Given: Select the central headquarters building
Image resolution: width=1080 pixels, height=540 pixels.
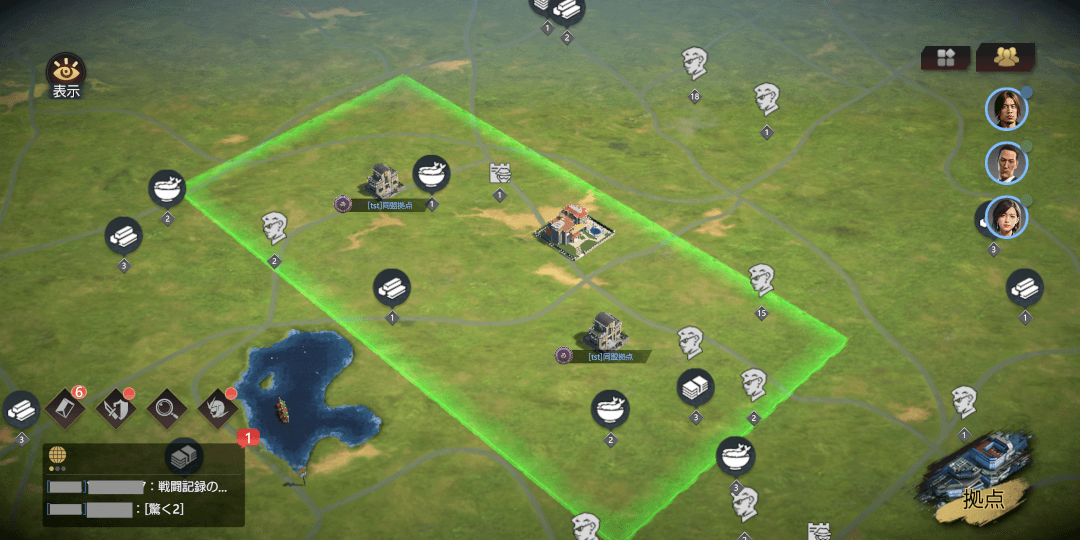Looking at the screenshot, I should 573,226.
